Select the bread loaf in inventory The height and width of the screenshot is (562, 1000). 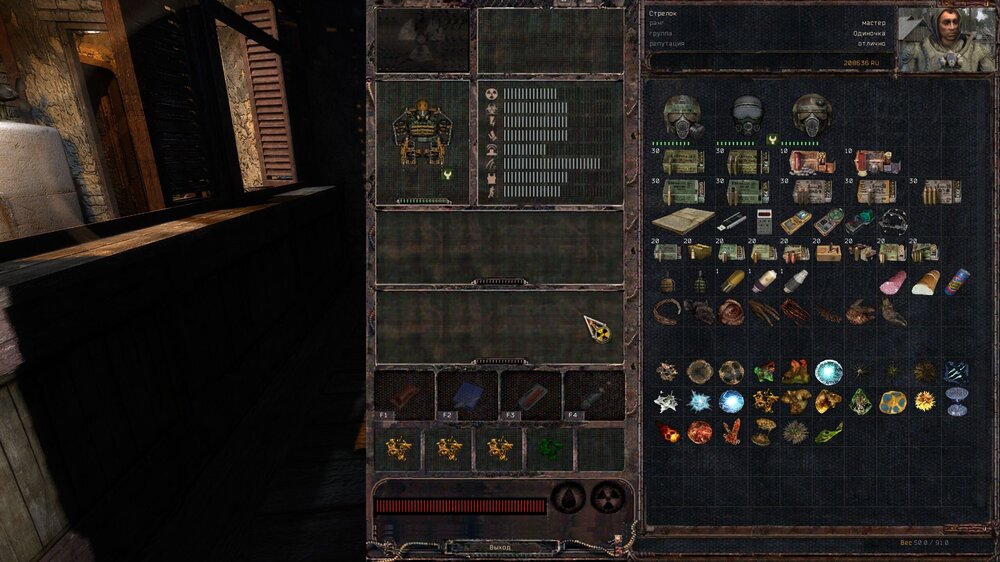[925, 283]
